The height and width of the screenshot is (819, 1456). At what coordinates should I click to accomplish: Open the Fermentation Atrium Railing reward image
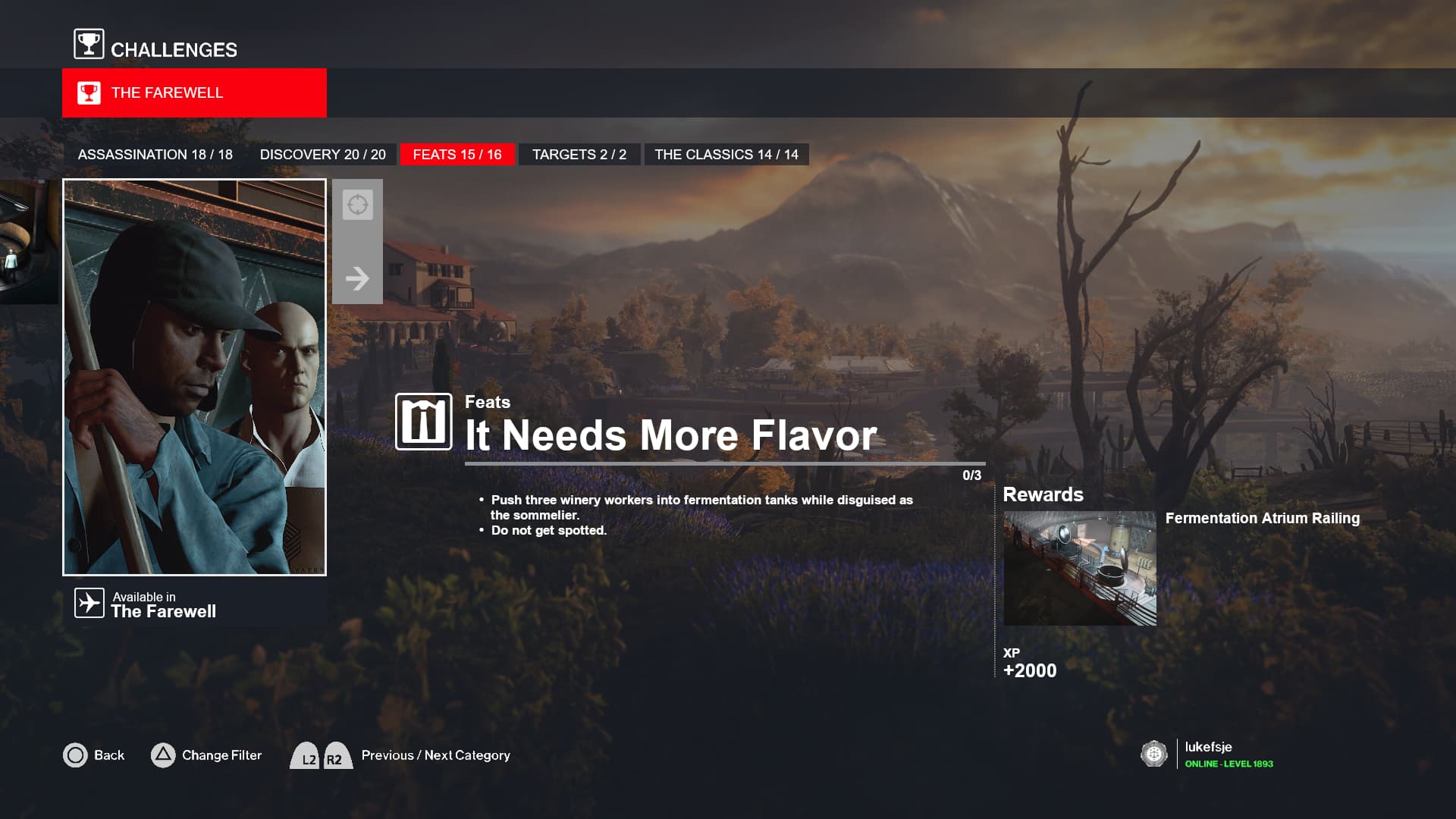click(1079, 568)
